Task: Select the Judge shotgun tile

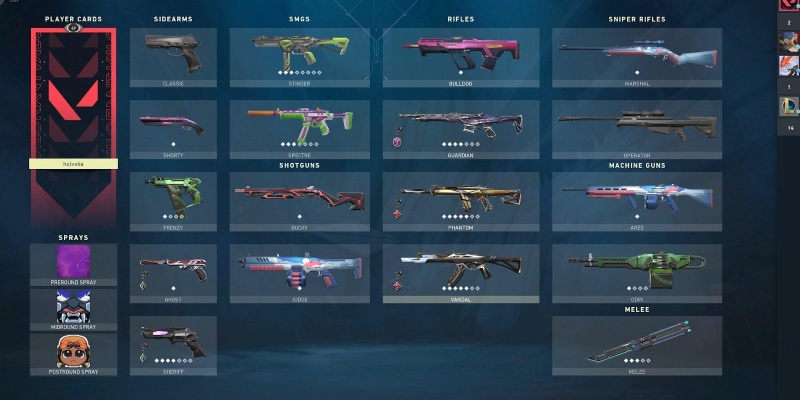Action: (300, 273)
